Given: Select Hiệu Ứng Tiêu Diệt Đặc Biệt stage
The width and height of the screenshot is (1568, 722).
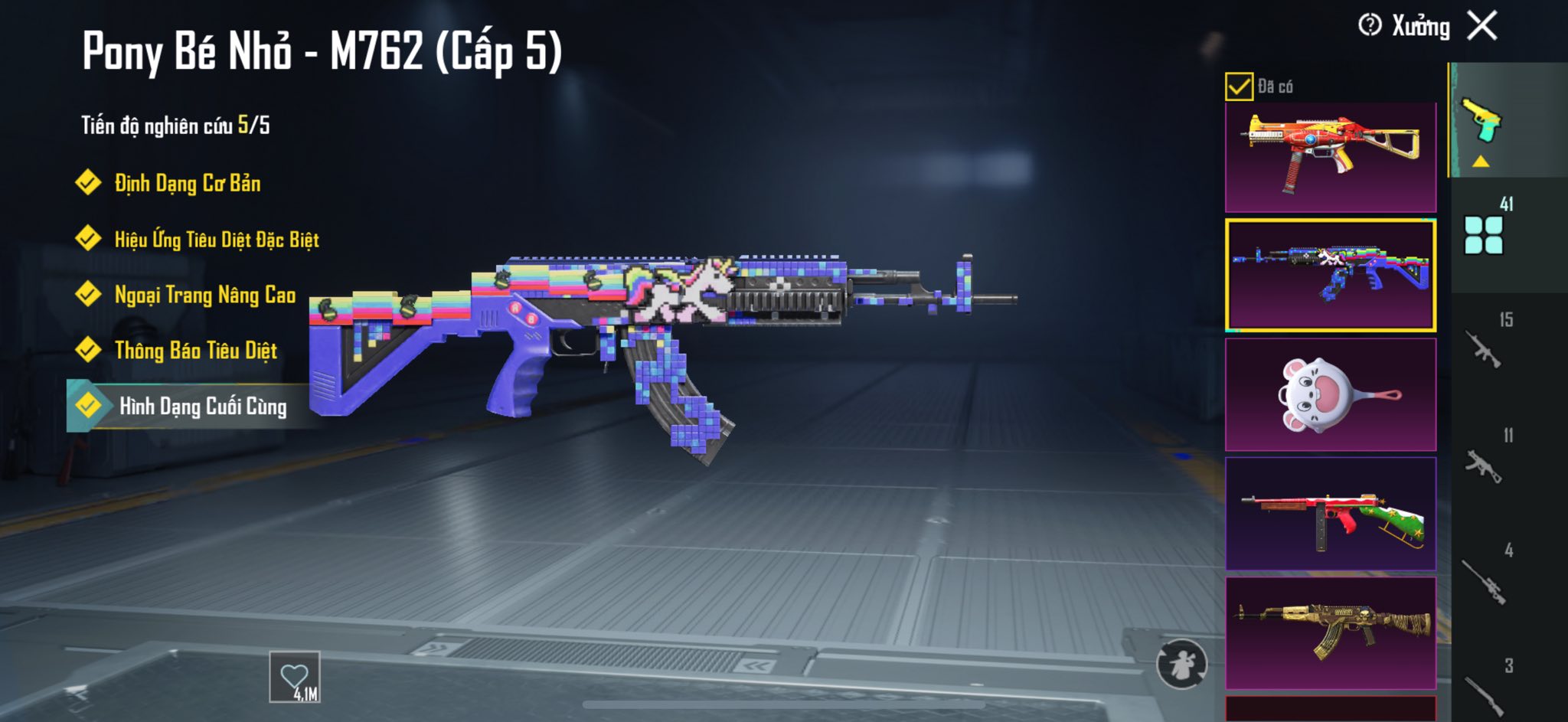Looking at the screenshot, I should [x=216, y=240].
